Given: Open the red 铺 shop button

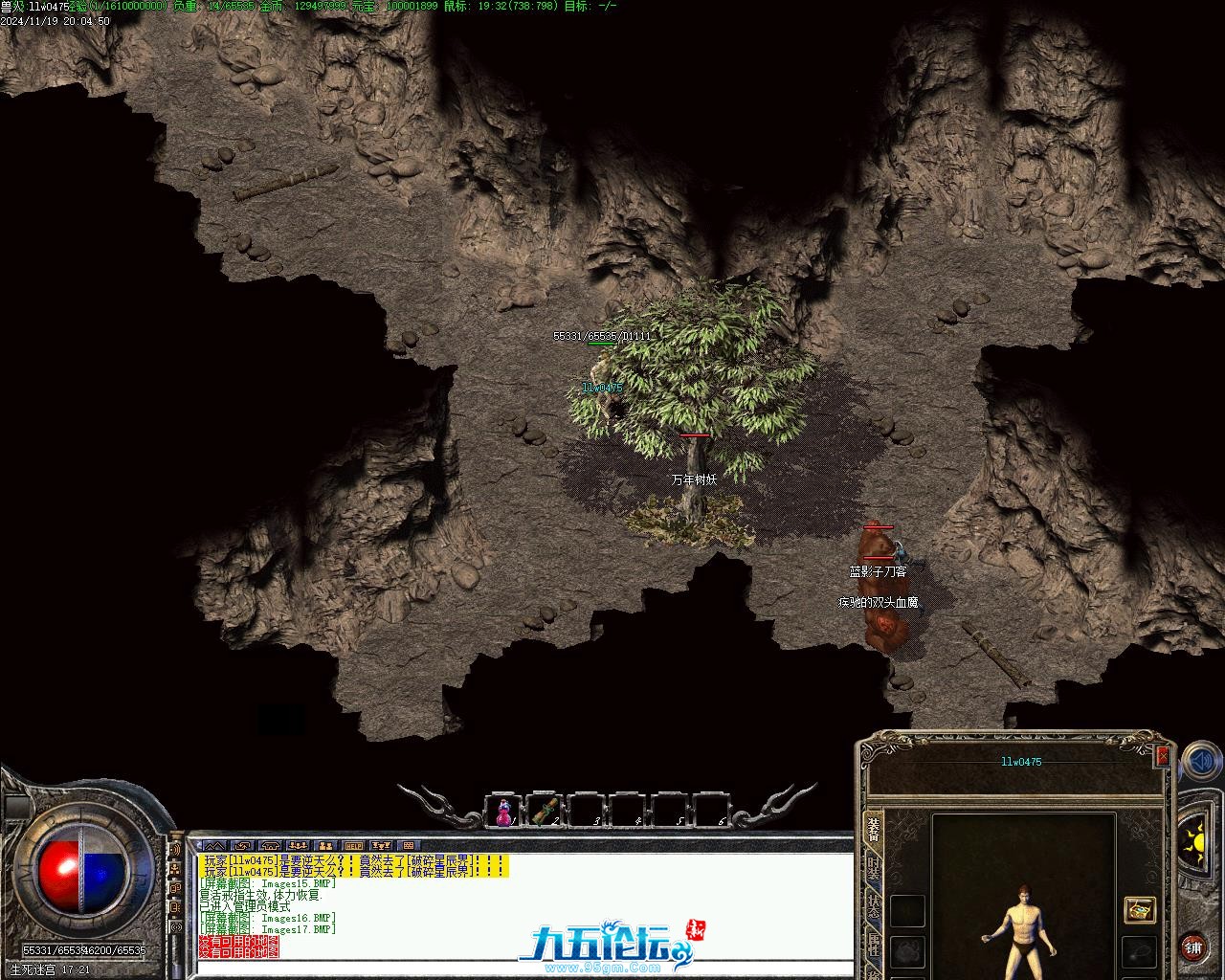Looking at the screenshot, I should coord(1192,948).
